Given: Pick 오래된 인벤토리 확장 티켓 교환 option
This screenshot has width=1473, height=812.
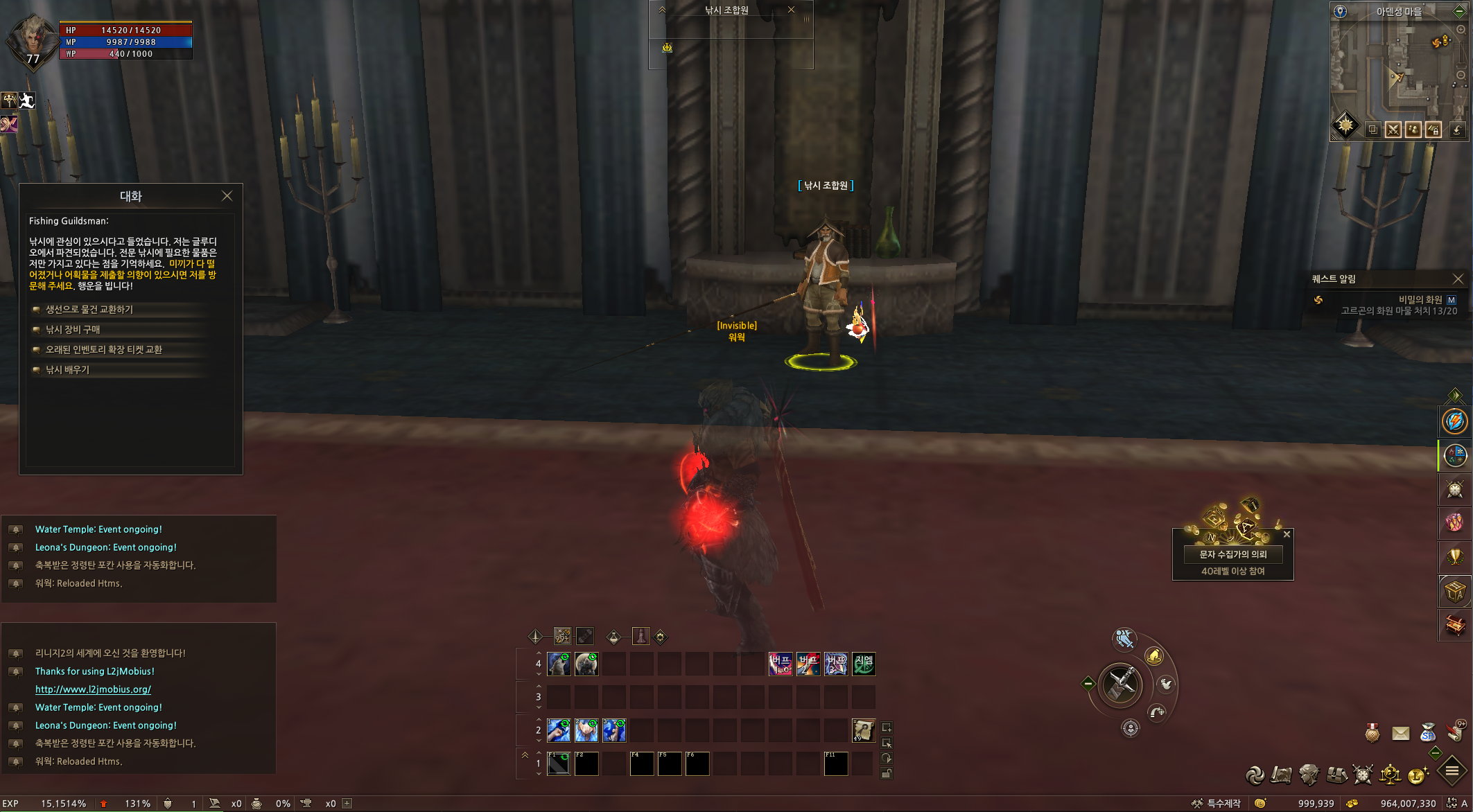Looking at the screenshot, I should [x=104, y=350].
